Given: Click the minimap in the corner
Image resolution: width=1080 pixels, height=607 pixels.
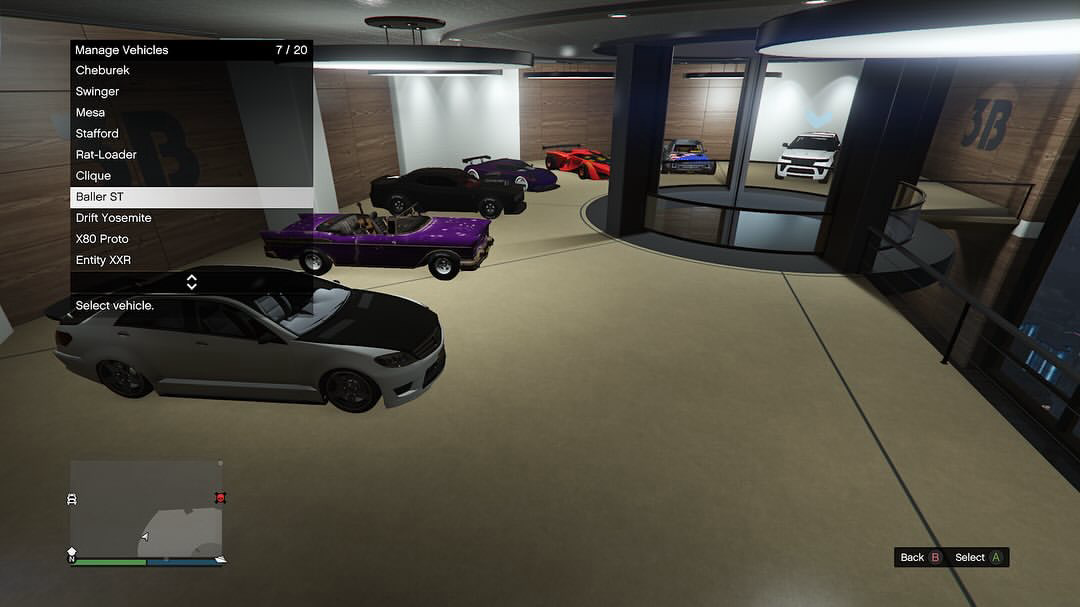Looking at the screenshot, I should coord(146,508).
